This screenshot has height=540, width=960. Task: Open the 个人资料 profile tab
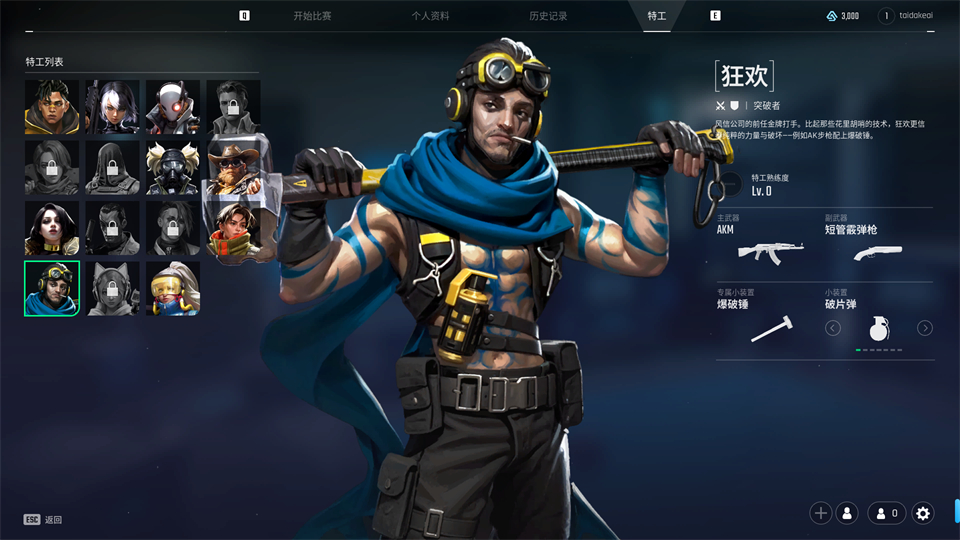pyautogui.click(x=430, y=16)
